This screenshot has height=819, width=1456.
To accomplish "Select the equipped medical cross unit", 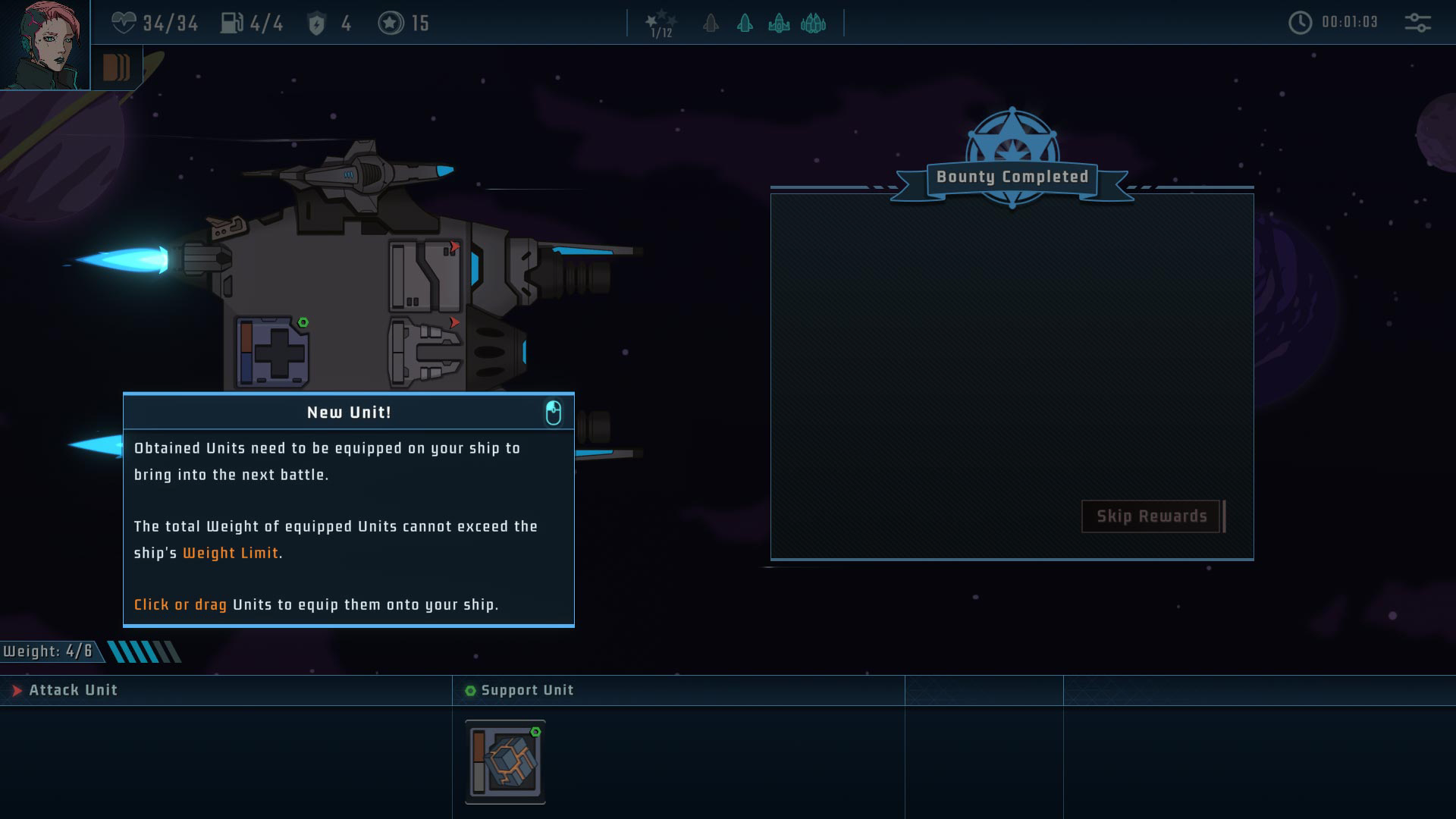I will pos(273,353).
